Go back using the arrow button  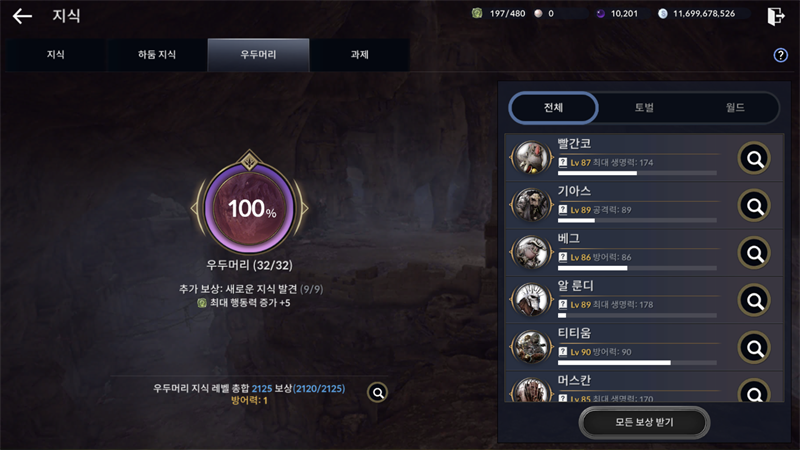tap(22, 17)
